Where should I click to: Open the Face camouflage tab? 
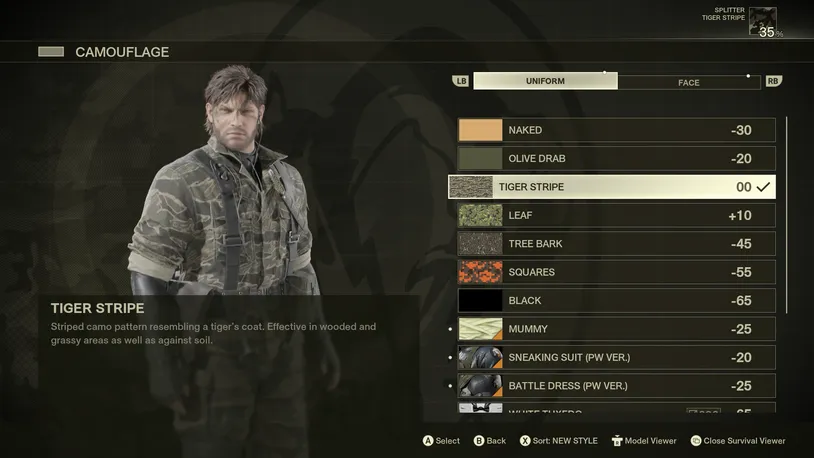tap(689, 82)
